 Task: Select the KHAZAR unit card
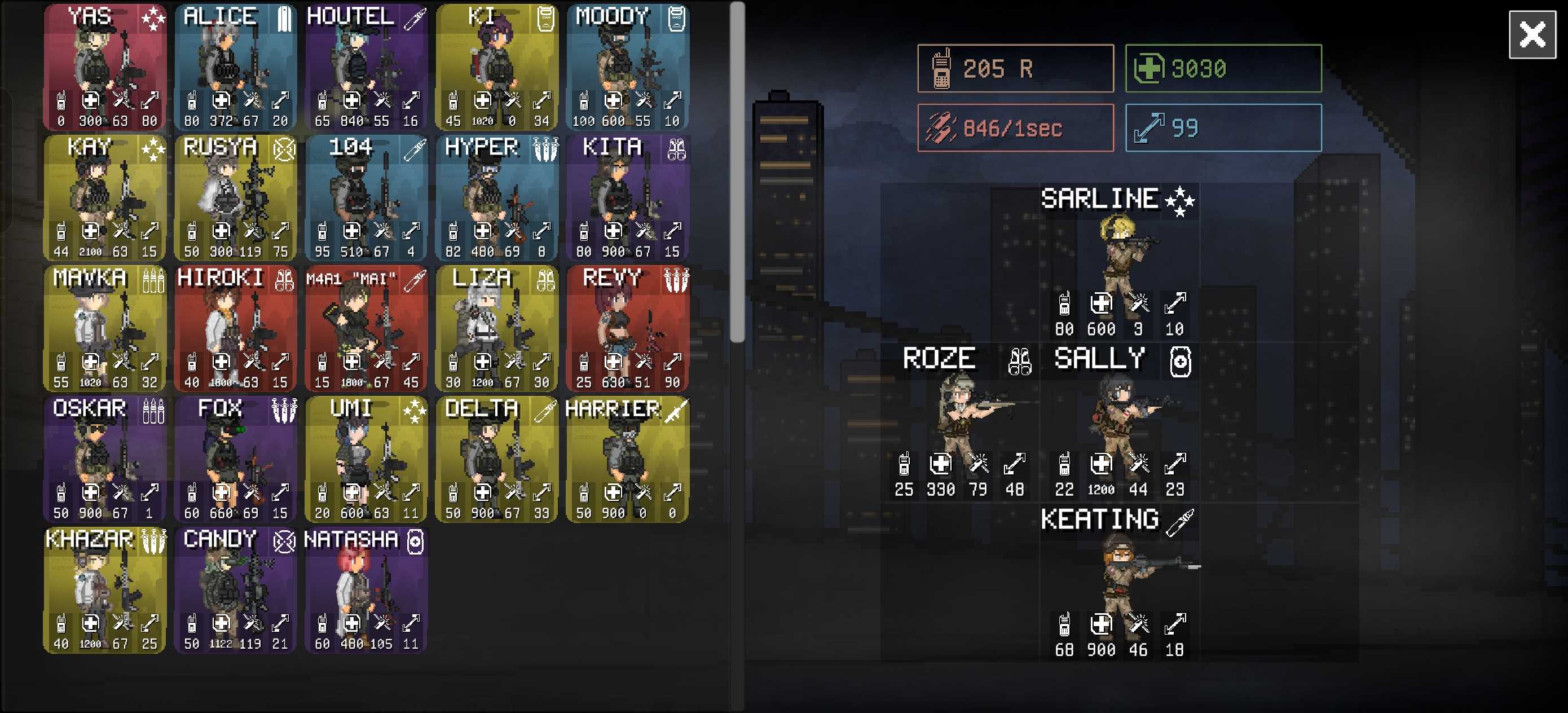pos(105,591)
